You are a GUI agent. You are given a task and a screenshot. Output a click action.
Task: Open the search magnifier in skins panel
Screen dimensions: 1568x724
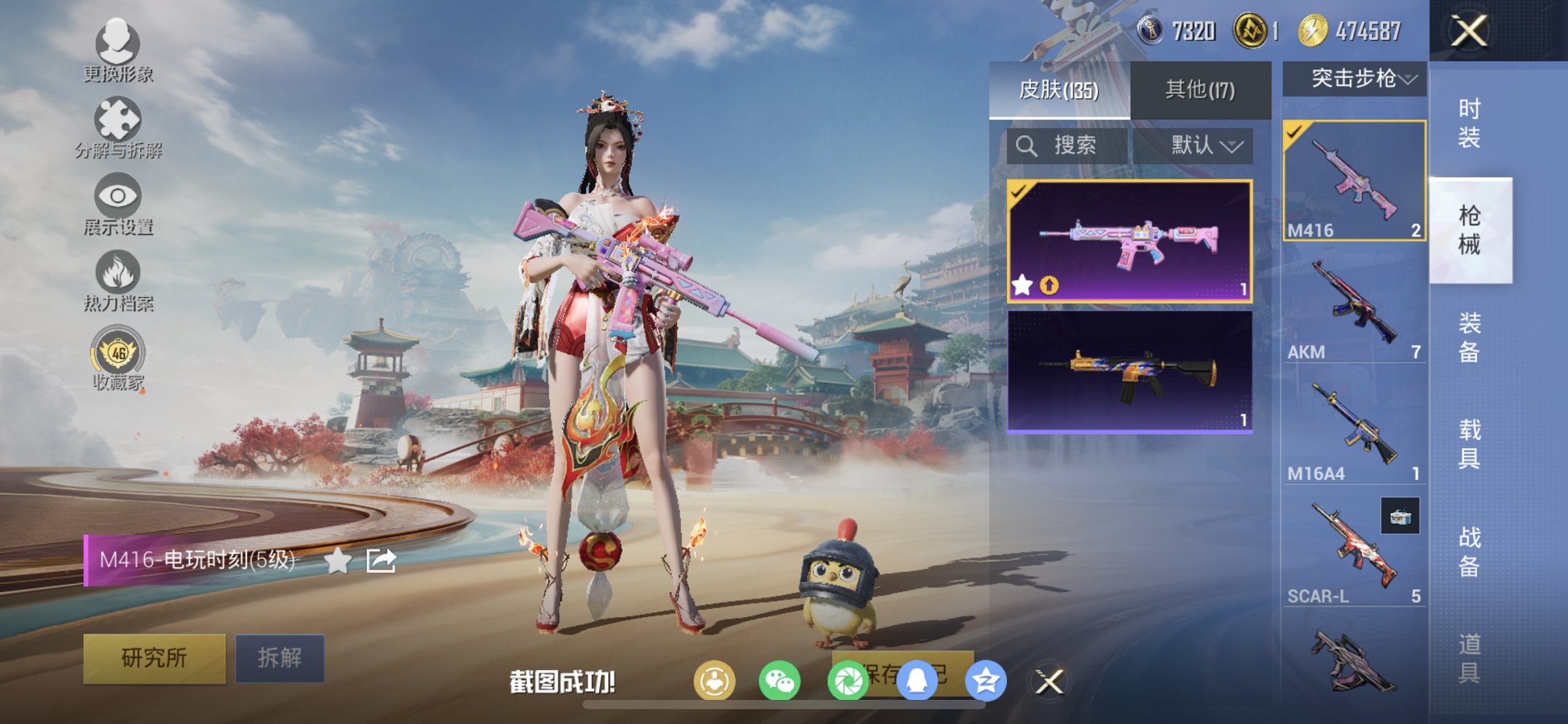[x=1027, y=145]
